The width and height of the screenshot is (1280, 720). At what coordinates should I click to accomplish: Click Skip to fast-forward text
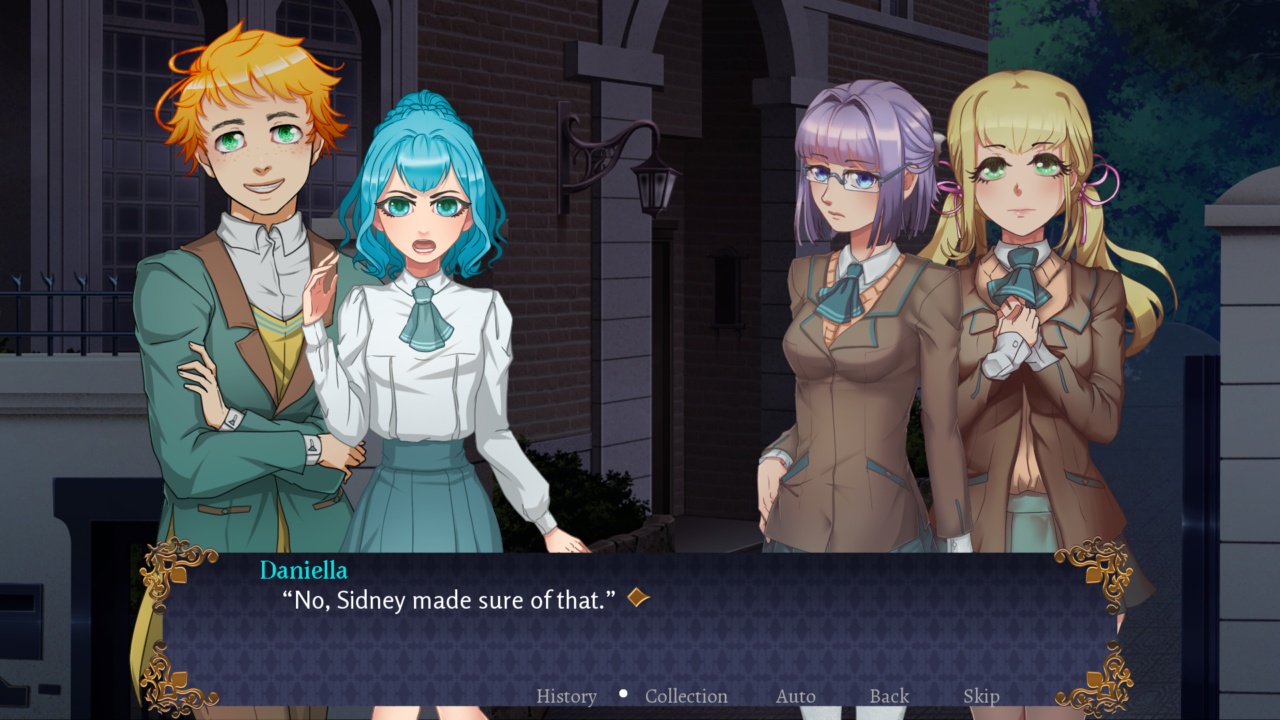click(x=982, y=695)
